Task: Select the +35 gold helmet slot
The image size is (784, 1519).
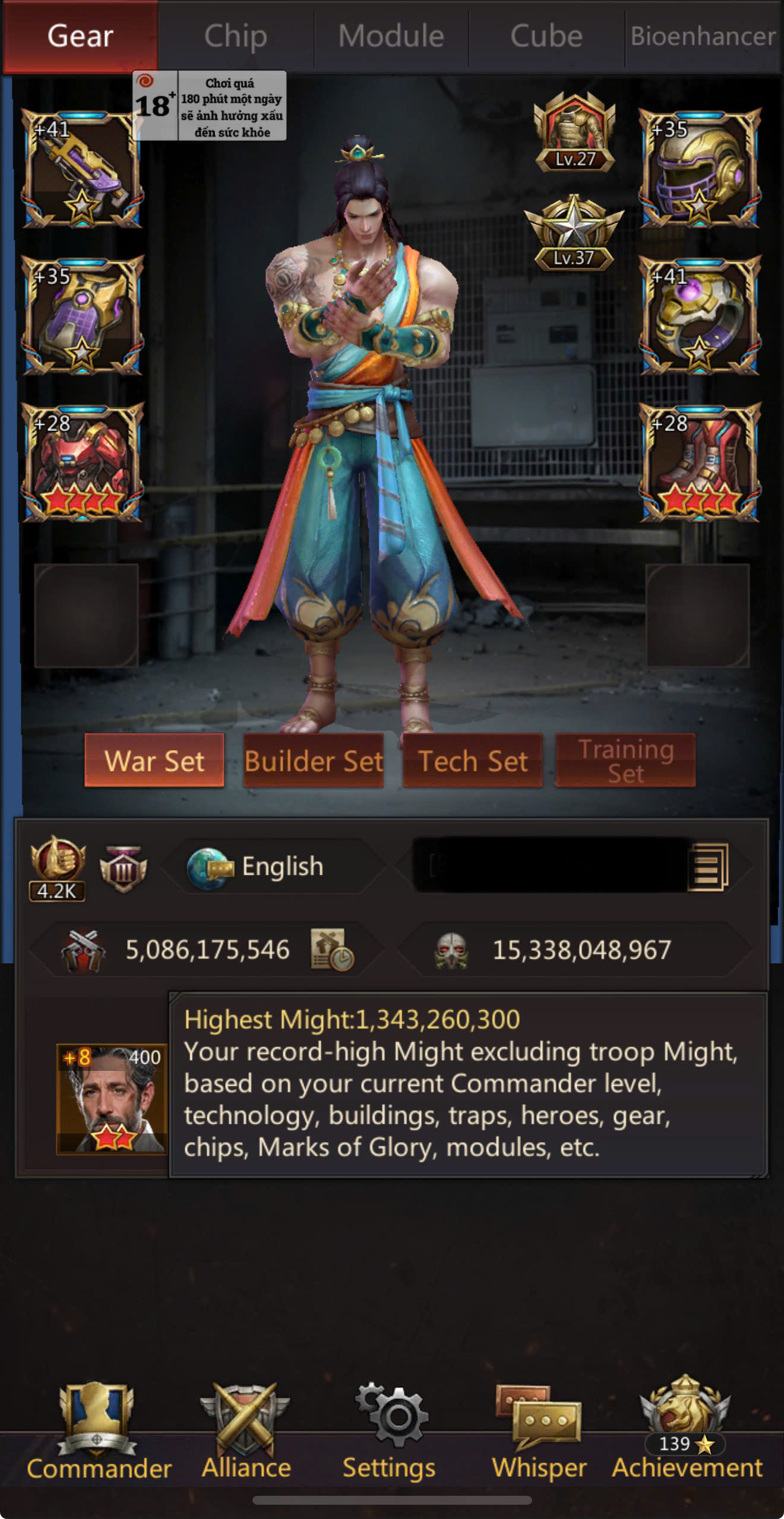Action: click(x=700, y=169)
